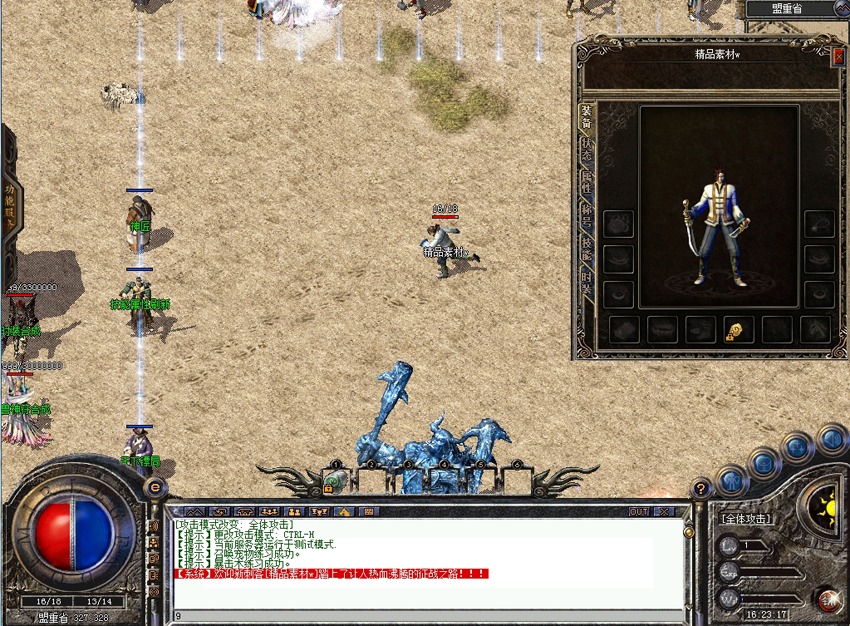Close the character equipment panel
Screen dimensions: 850x626
tap(838, 57)
